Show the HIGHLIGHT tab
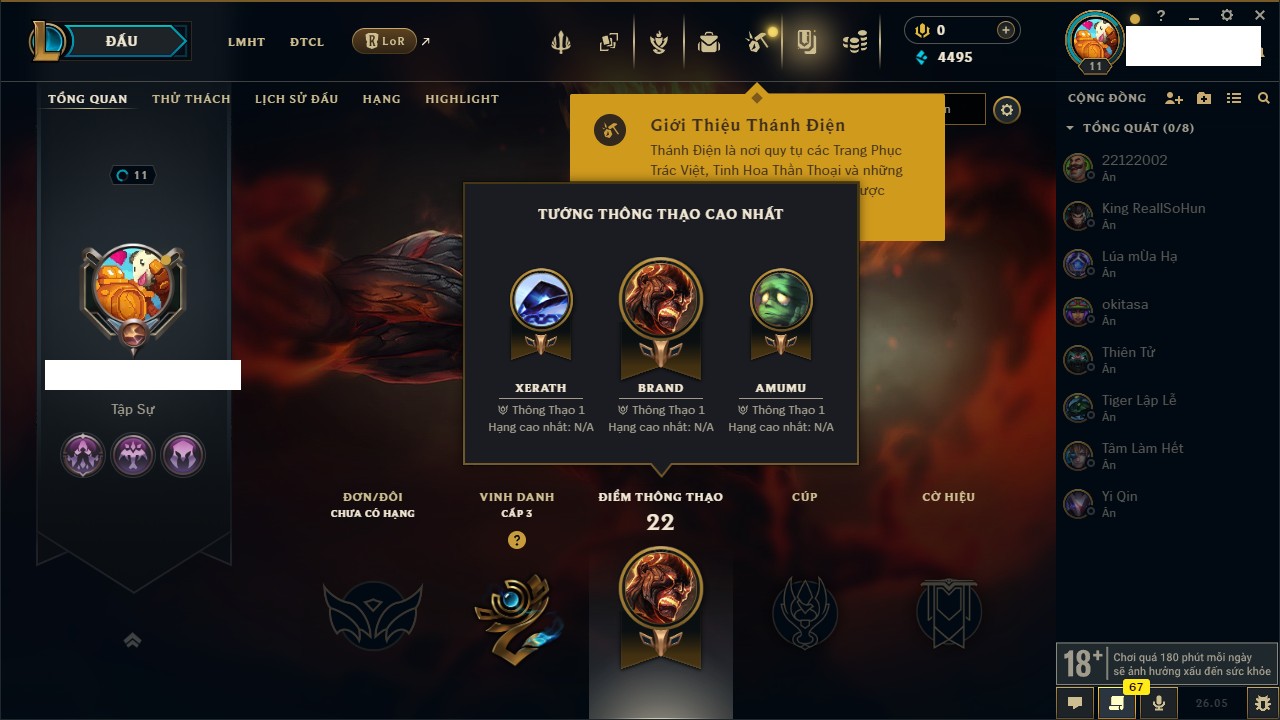This screenshot has width=1280, height=720. 461,99
